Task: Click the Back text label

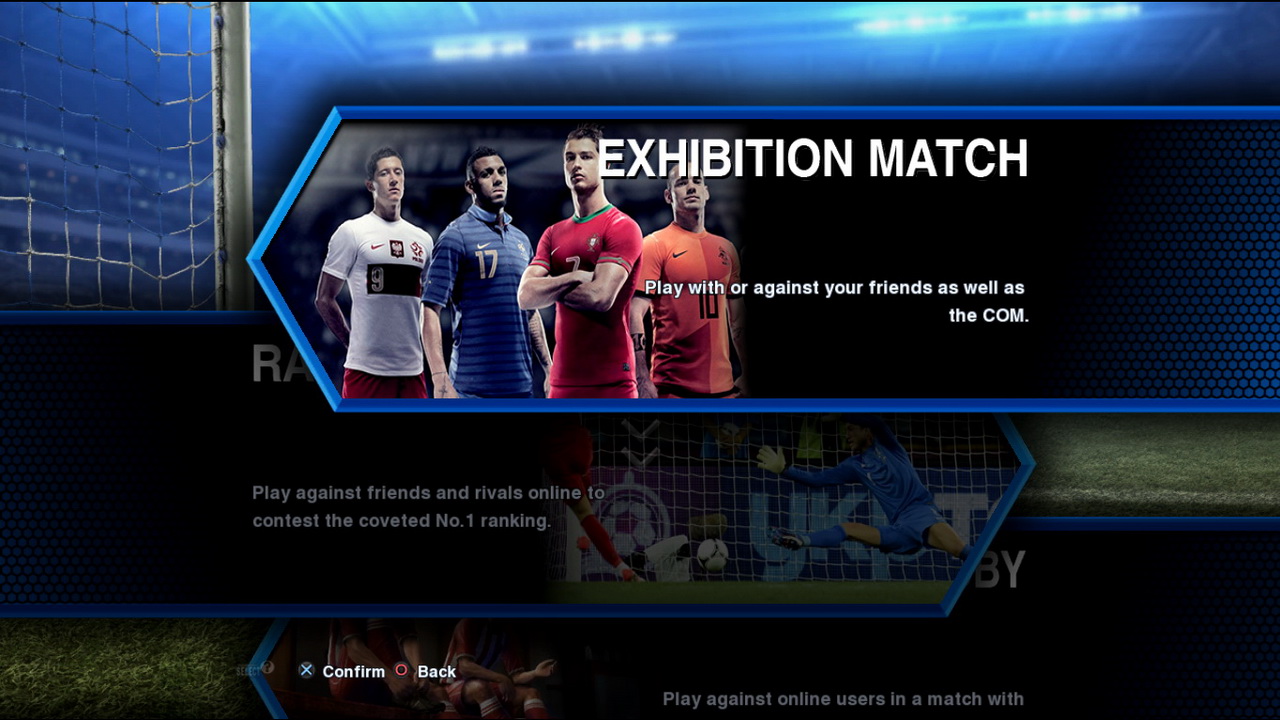Action: point(436,672)
